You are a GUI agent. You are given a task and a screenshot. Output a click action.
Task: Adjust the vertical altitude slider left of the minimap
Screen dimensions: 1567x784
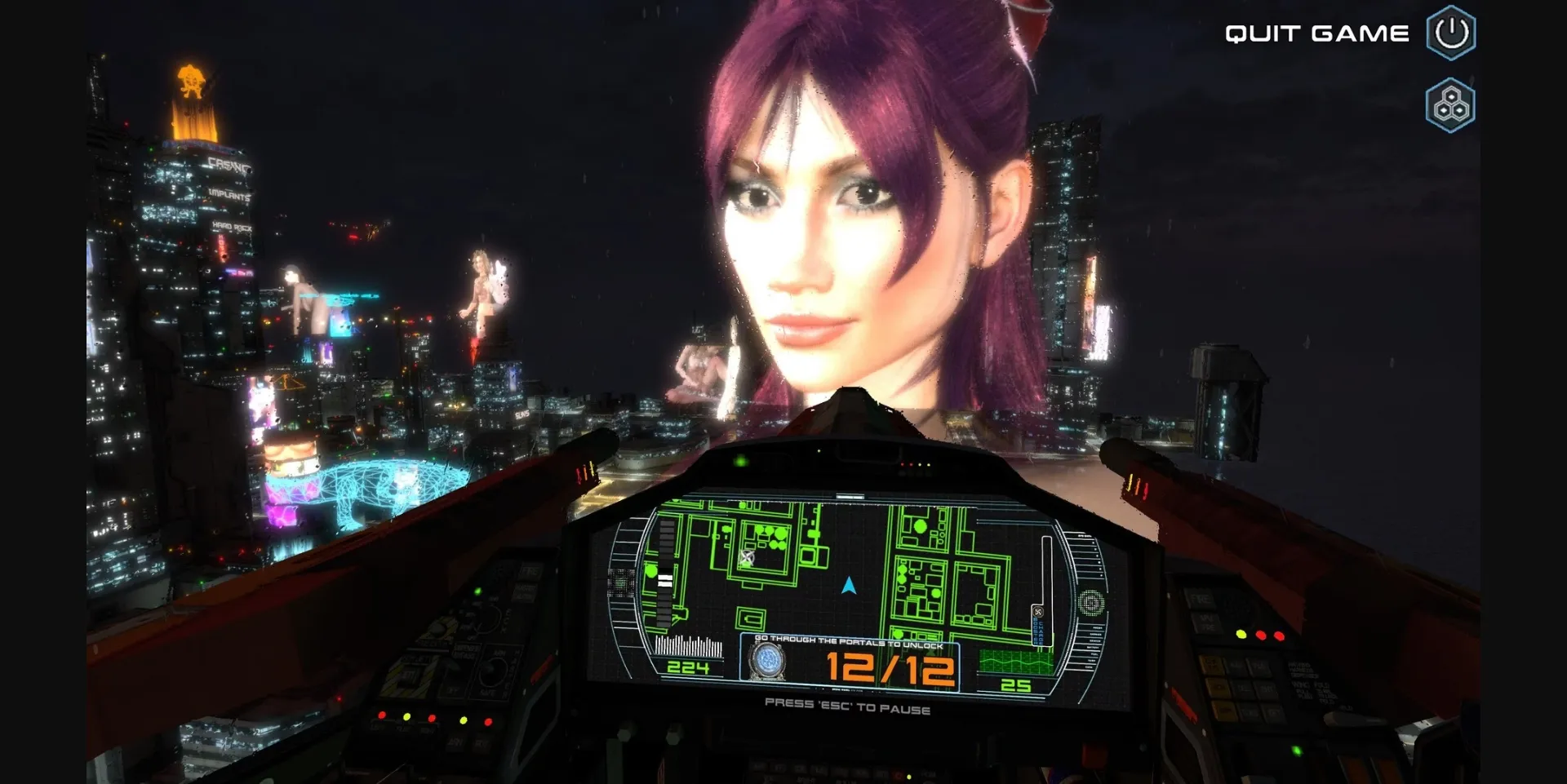[664, 577]
